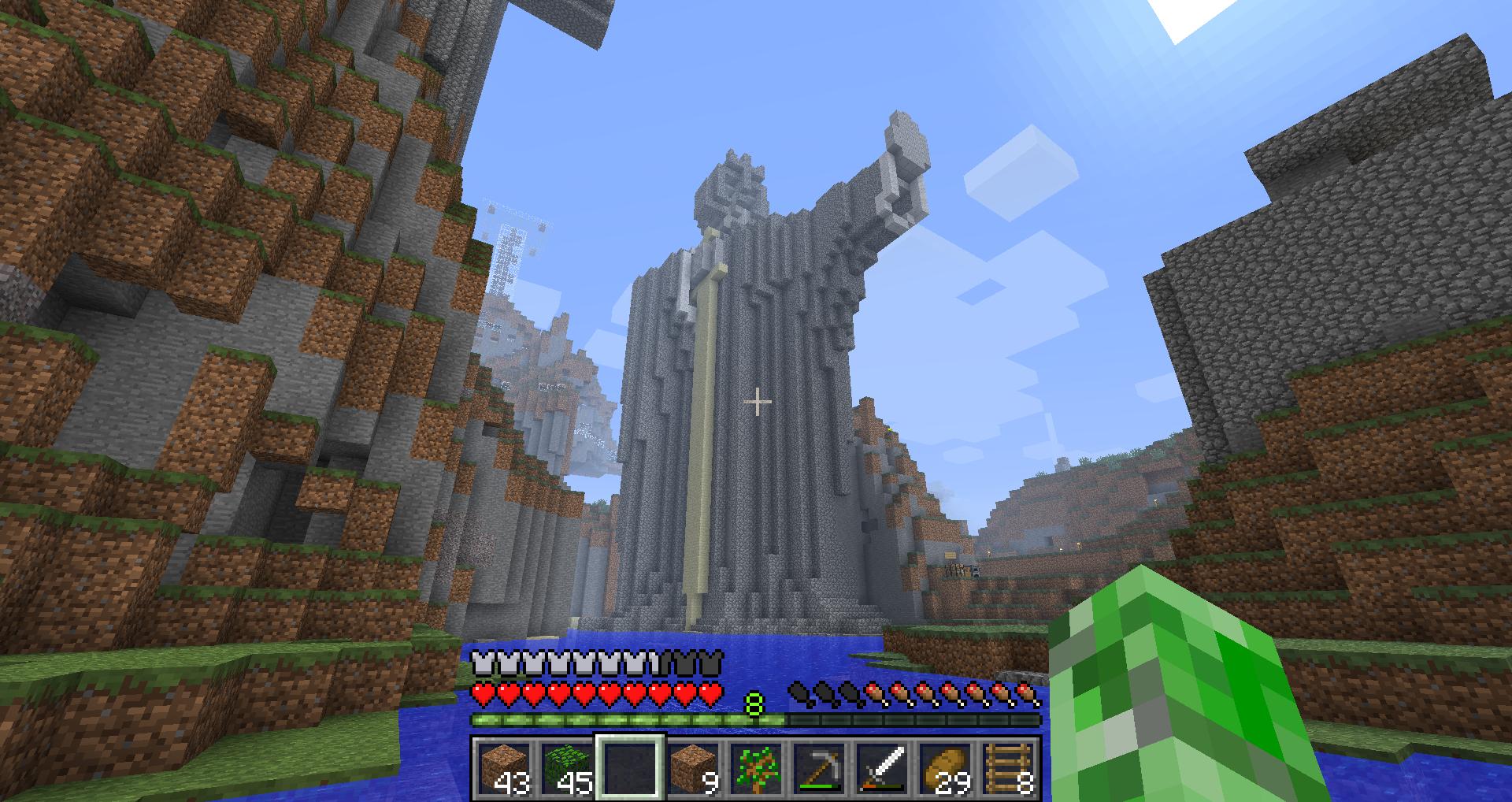Viewport: 1512px width, 802px height.
Task: Click the highlighted empty hotbar slot
Action: 631,768
